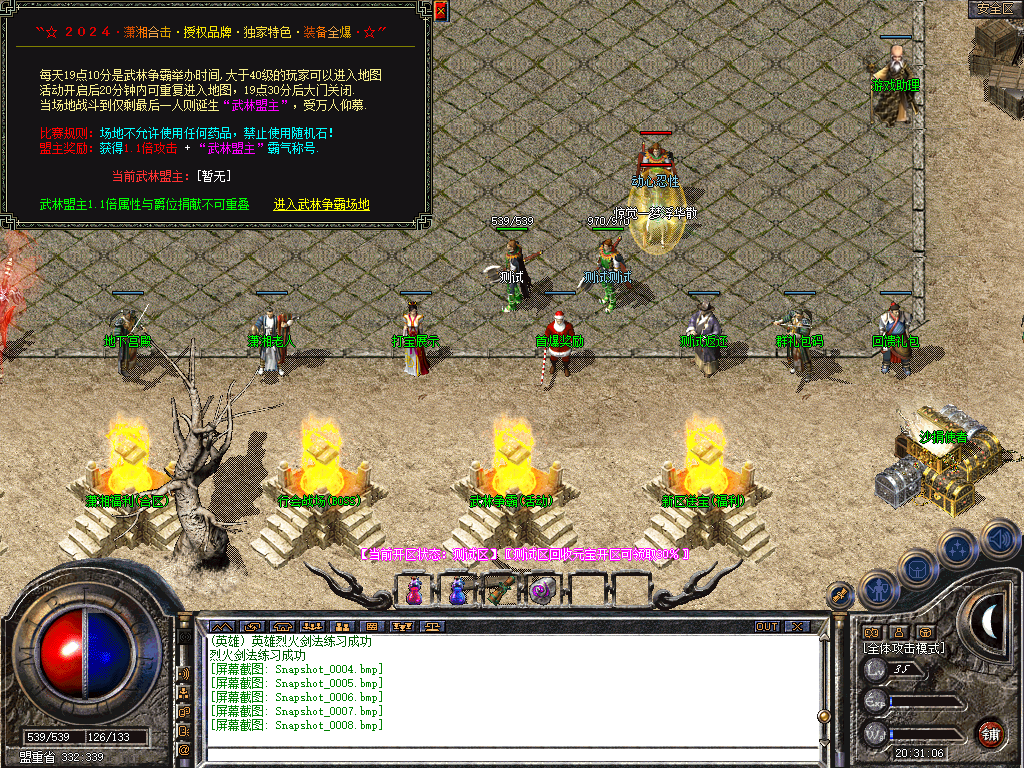This screenshot has height=768, width=1024.
Task: Click the 安全区 label at top right
Action: tap(995, 9)
